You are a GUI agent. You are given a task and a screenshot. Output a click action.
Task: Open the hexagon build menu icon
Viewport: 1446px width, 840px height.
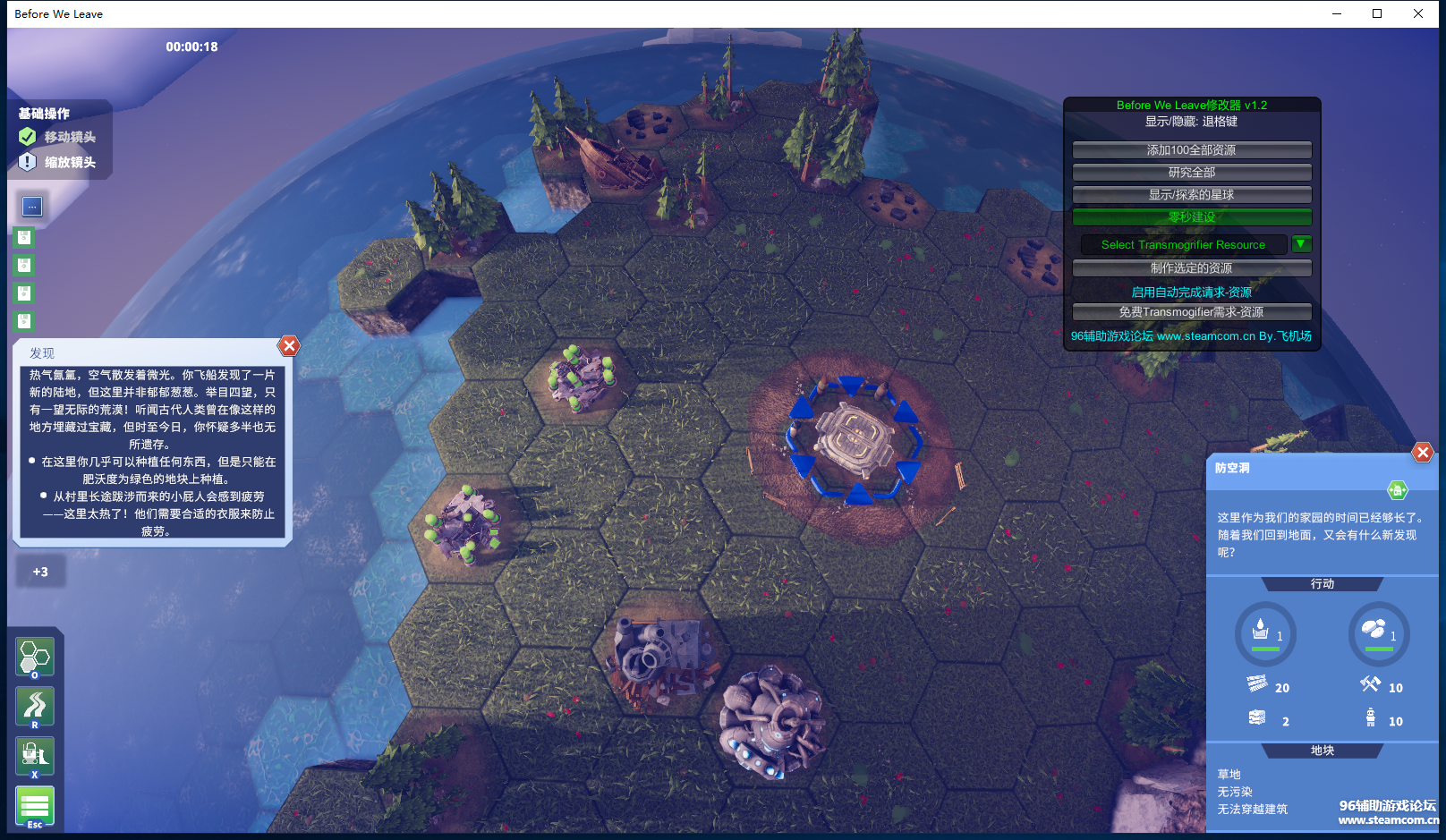point(35,658)
